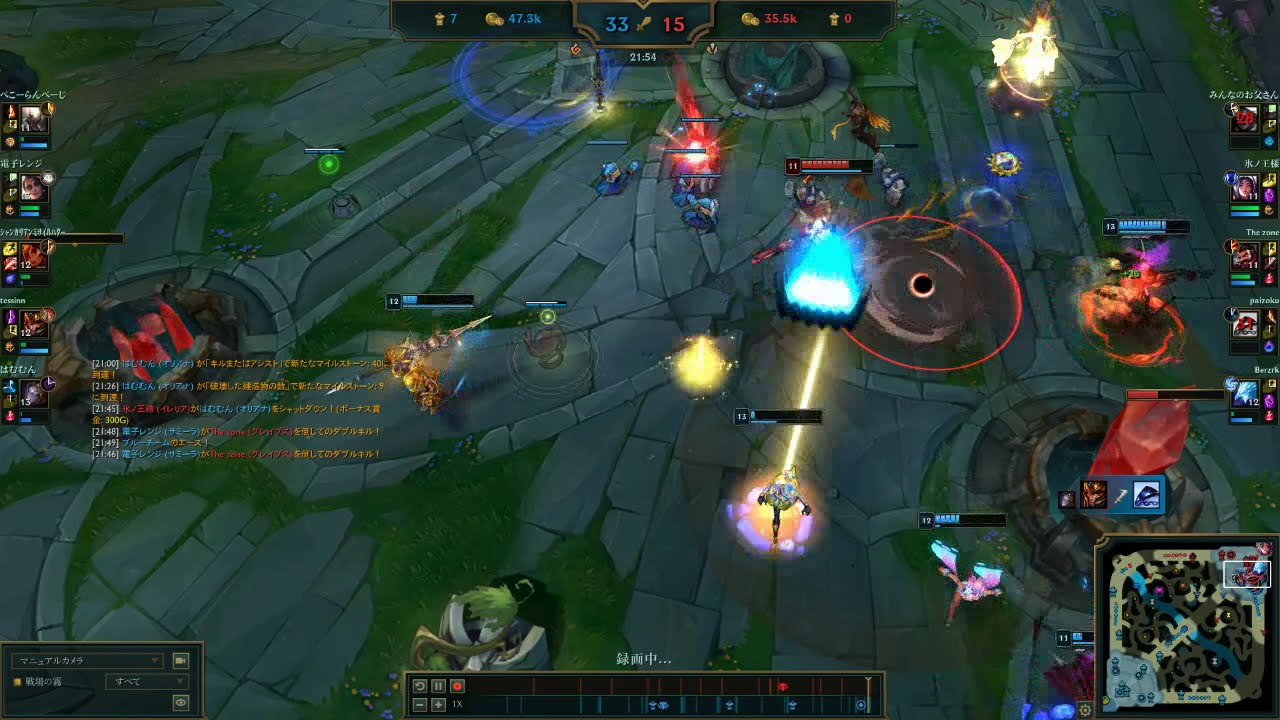Screen dimensions: 1280x720
Task: Select the top blue-team player portrait
Action: pos(32,120)
